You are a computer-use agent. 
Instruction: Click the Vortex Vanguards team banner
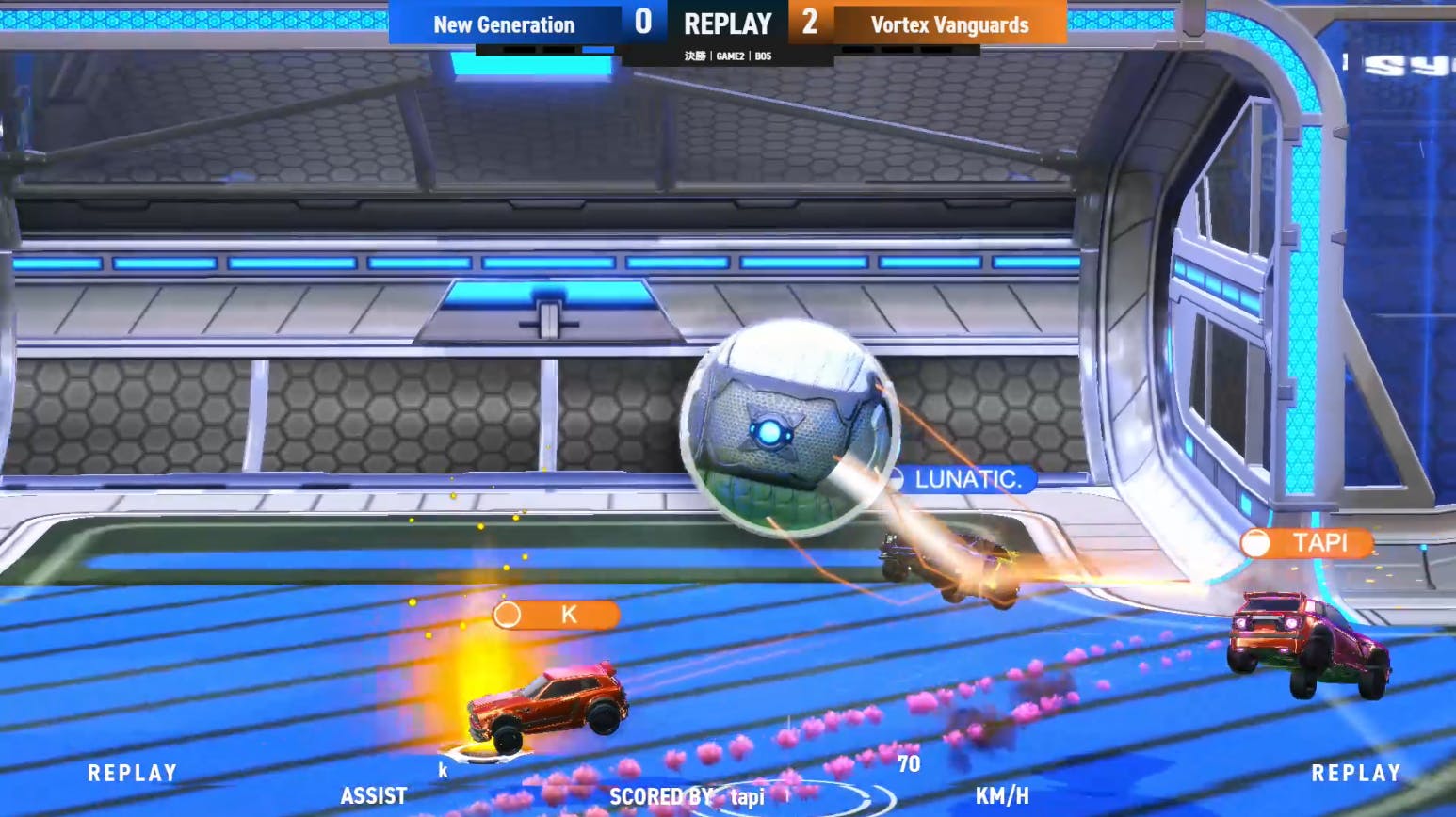[949, 24]
